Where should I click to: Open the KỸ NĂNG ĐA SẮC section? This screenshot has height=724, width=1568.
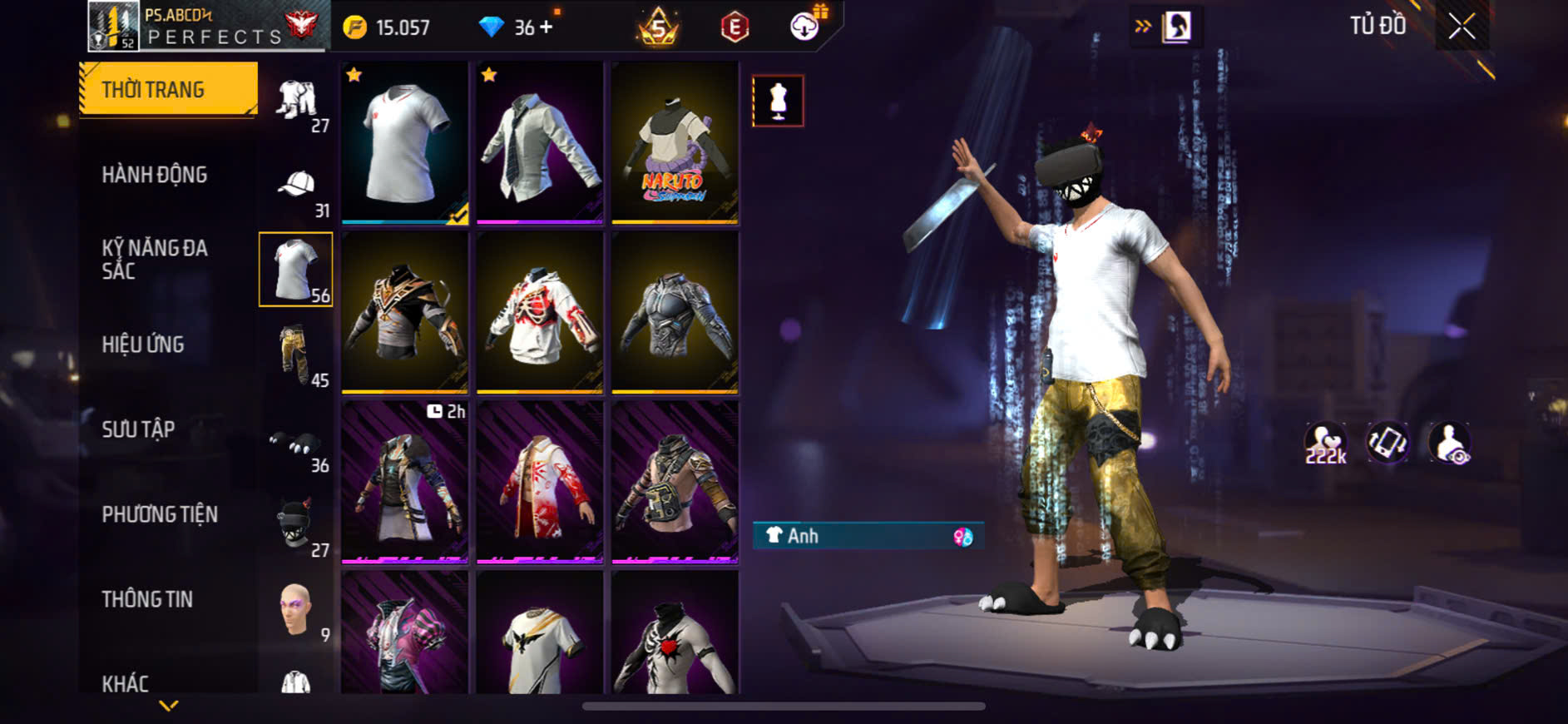(x=155, y=259)
